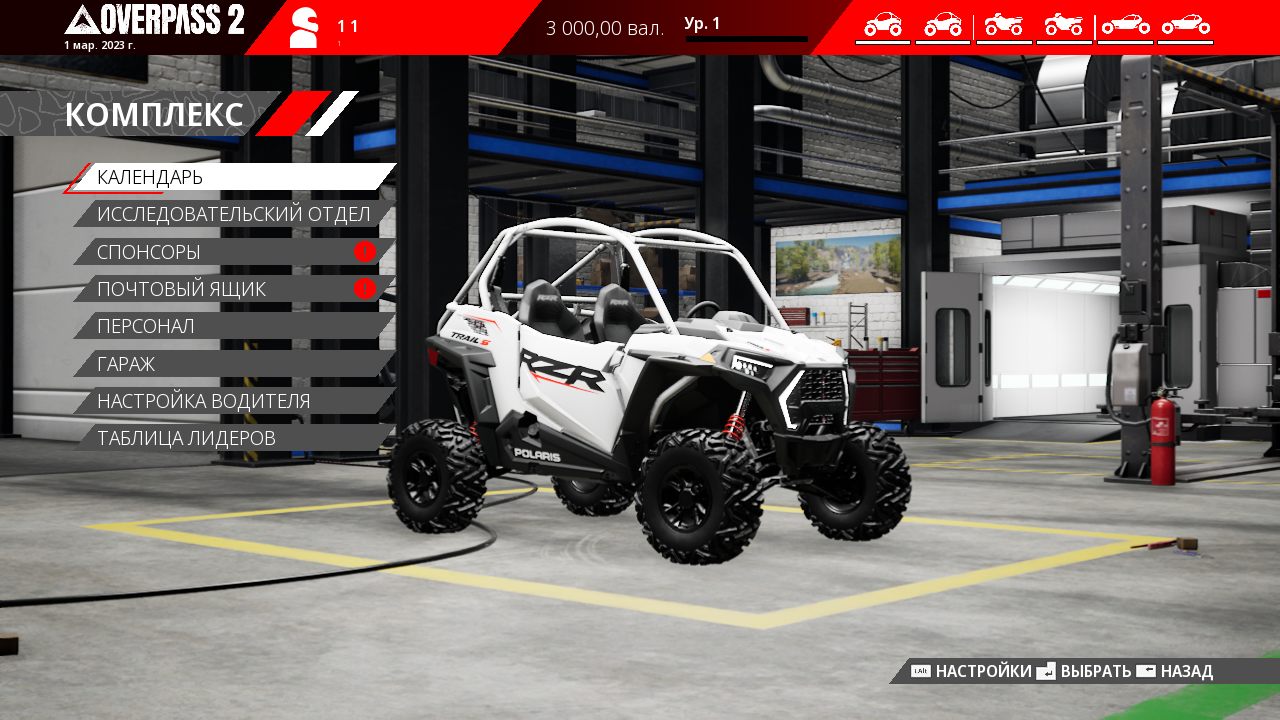Show the Таблица лидеров leaderboard

point(232,438)
